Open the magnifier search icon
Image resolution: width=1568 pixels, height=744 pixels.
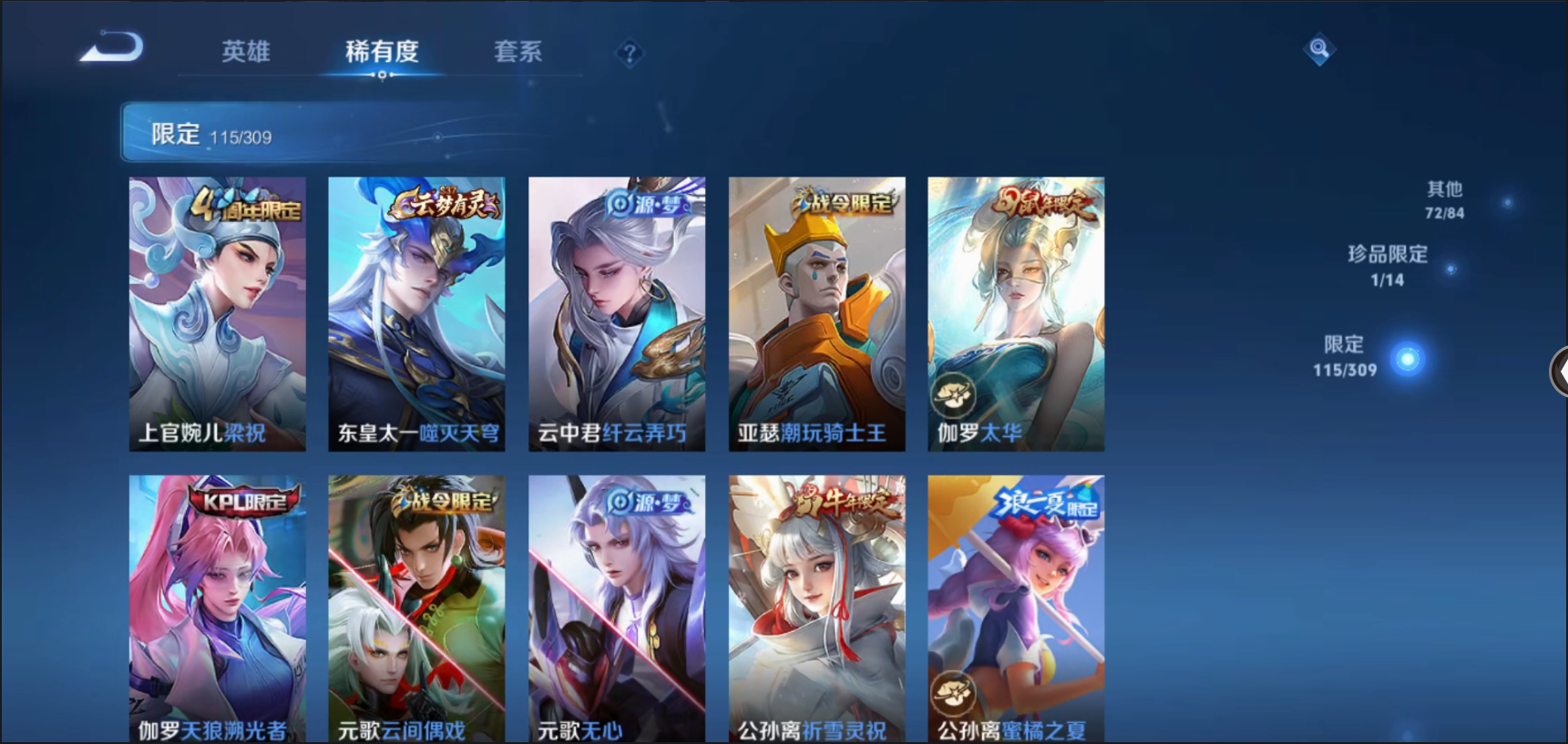click(1318, 48)
